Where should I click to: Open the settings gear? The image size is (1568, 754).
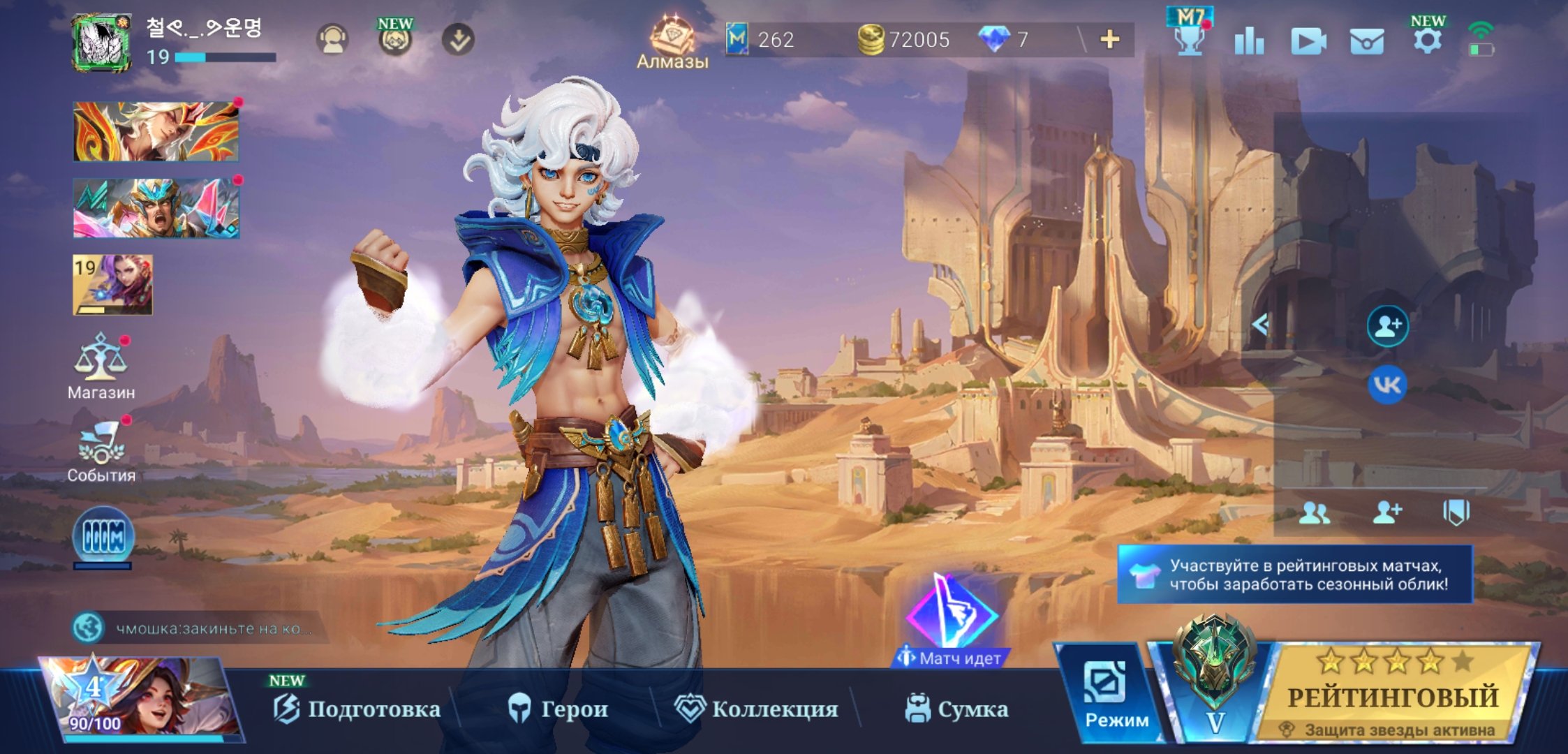[1428, 40]
